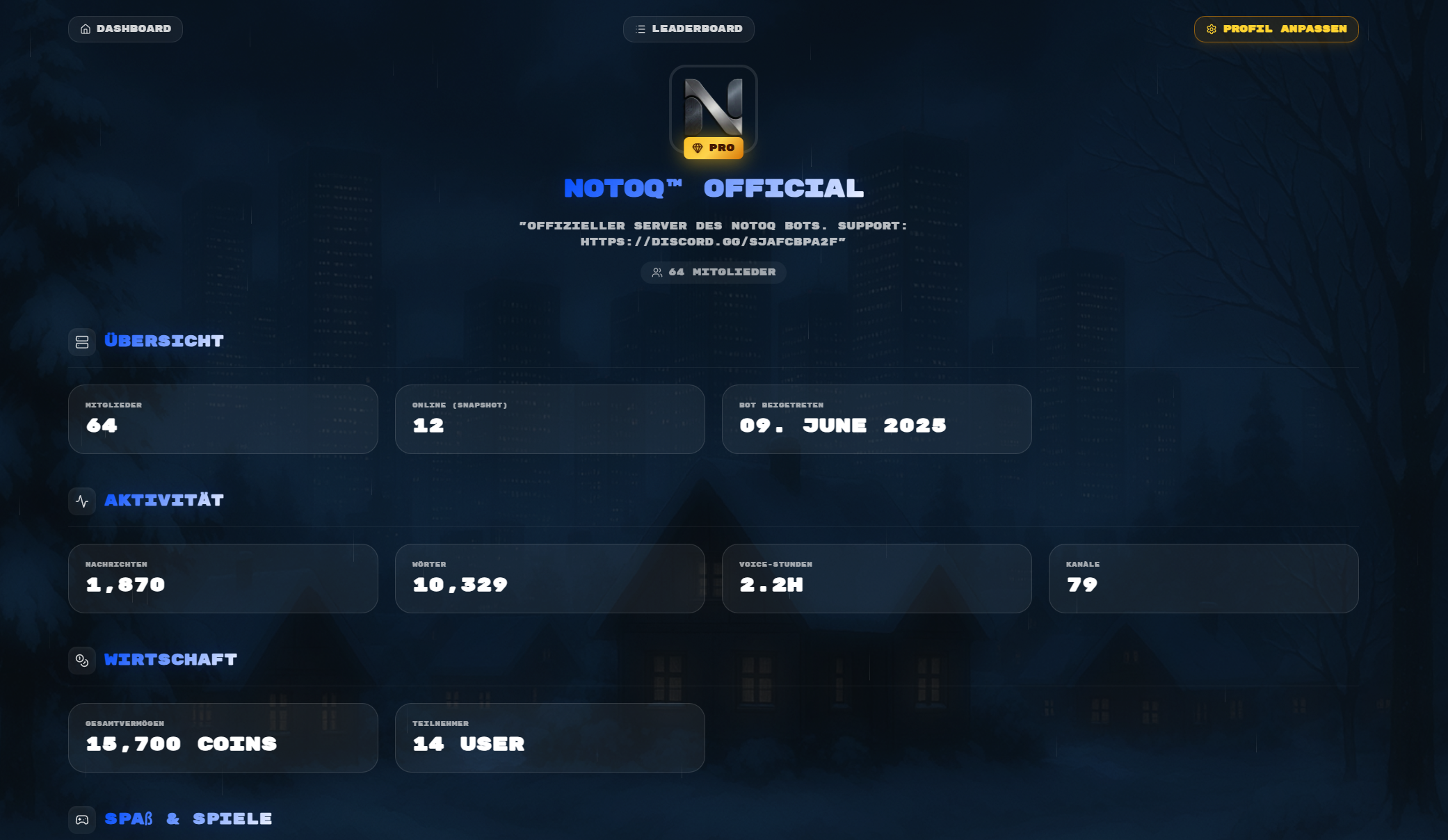This screenshot has width=1448, height=840.
Task: Switch to the Leaderboard view
Action: [x=689, y=29]
